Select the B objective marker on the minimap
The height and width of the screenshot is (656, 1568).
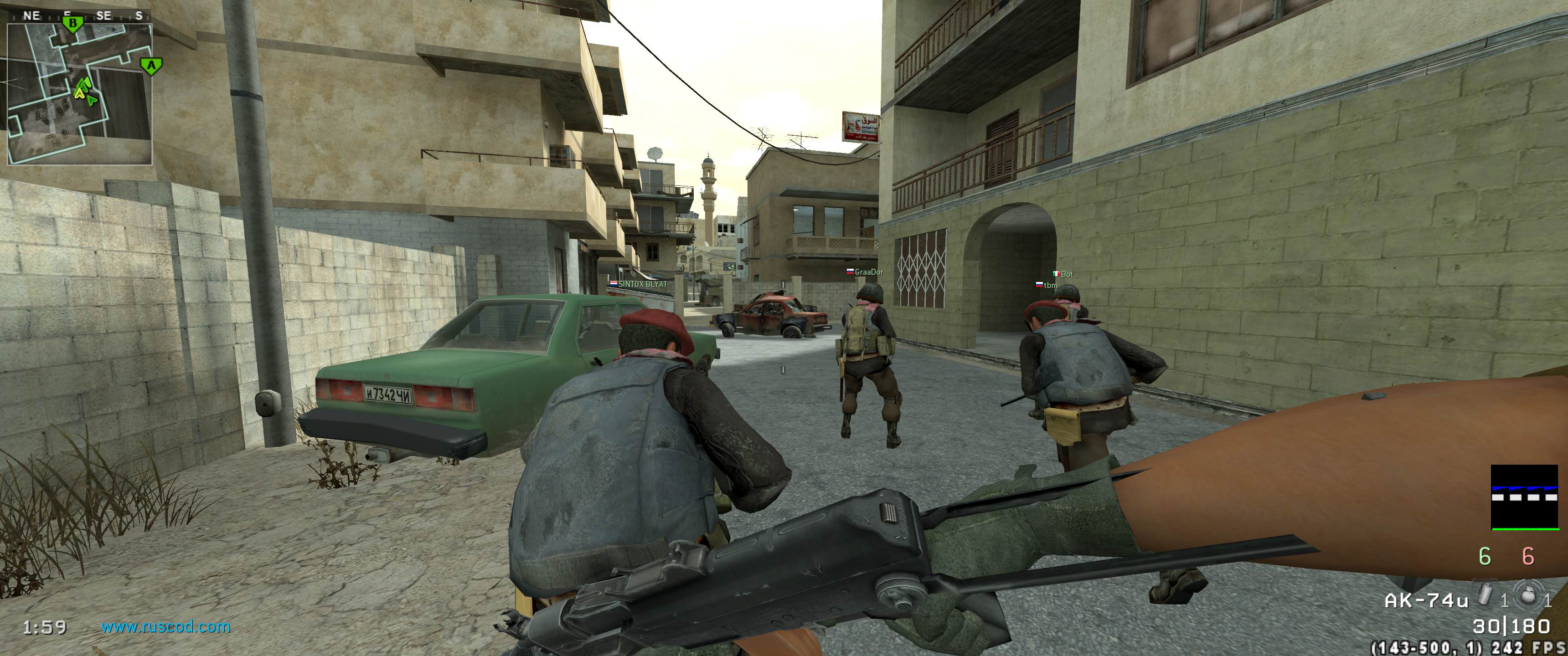(x=73, y=24)
